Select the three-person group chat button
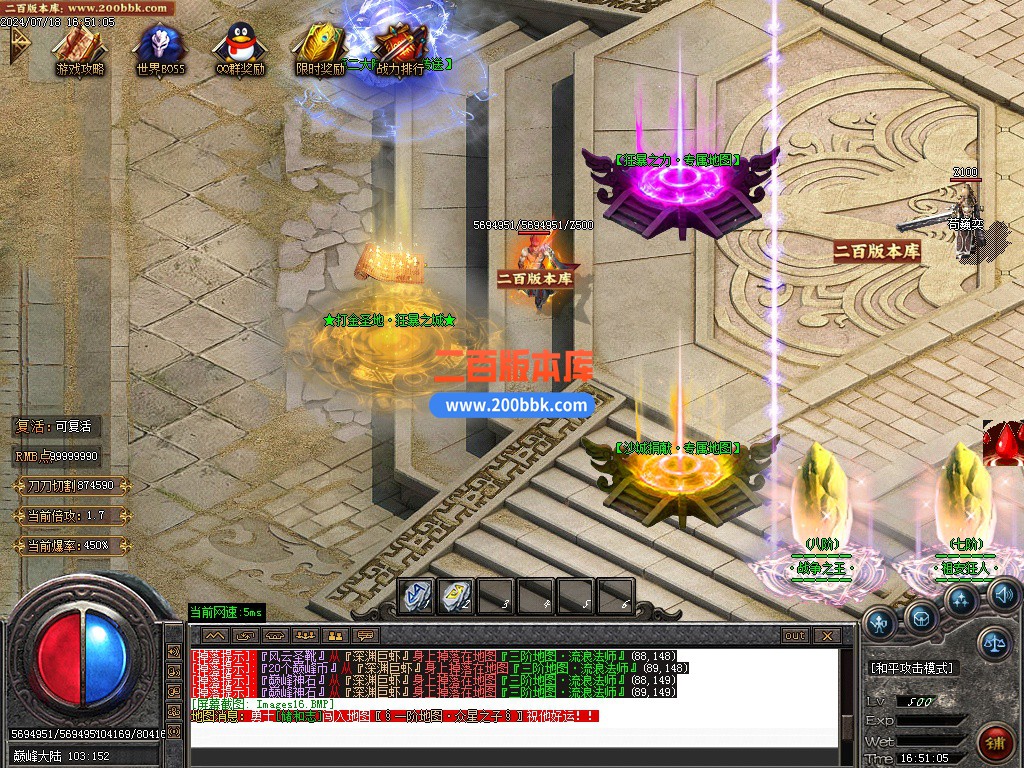Viewport: 1024px width, 768px height. point(305,636)
